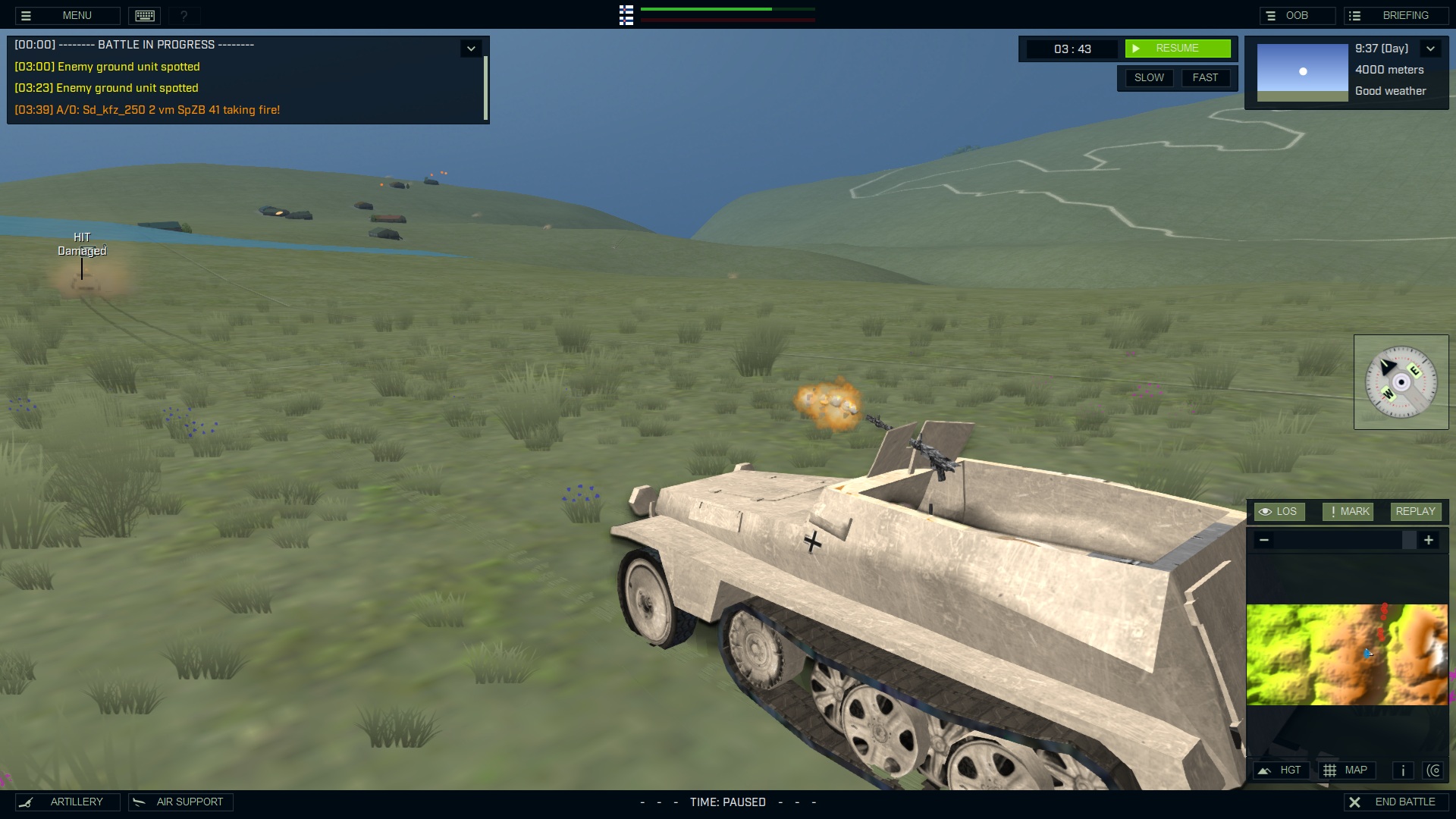Viewport: 1456px width, 819px height.
Task: Click the circular target icon beside info
Action: pyautogui.click(x=1435, y=770)
